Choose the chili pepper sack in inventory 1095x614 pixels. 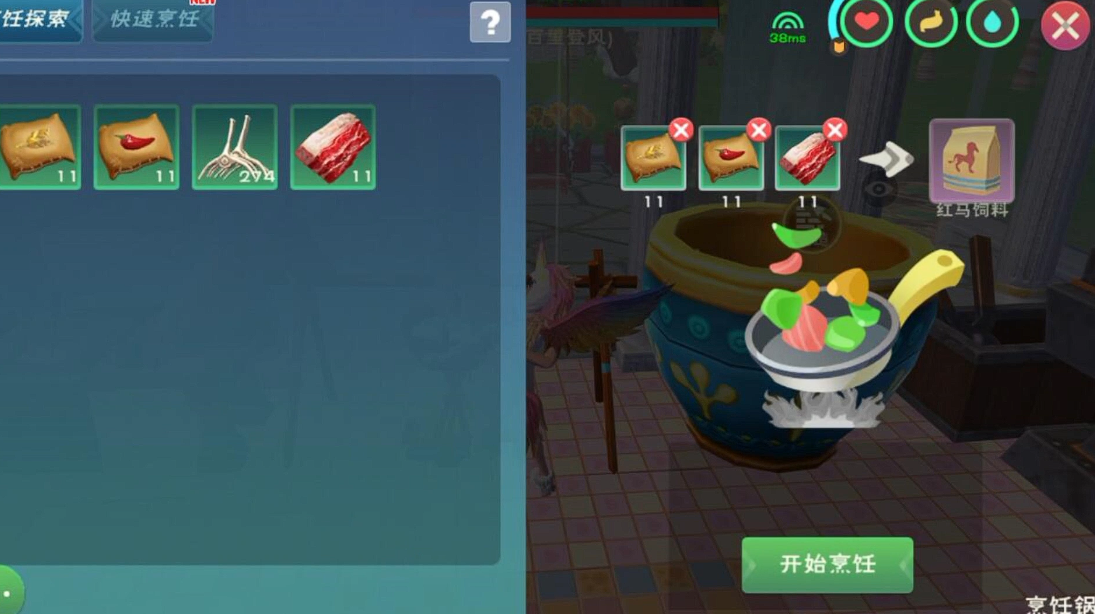137,147
